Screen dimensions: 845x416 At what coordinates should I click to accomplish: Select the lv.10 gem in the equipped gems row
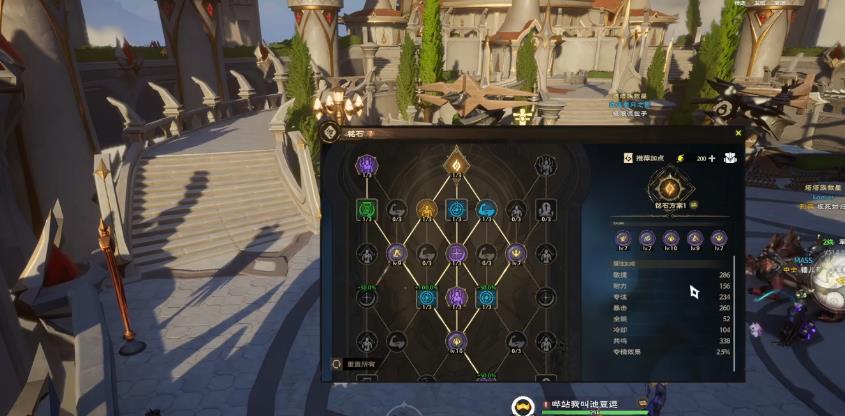tap(671, 238)
